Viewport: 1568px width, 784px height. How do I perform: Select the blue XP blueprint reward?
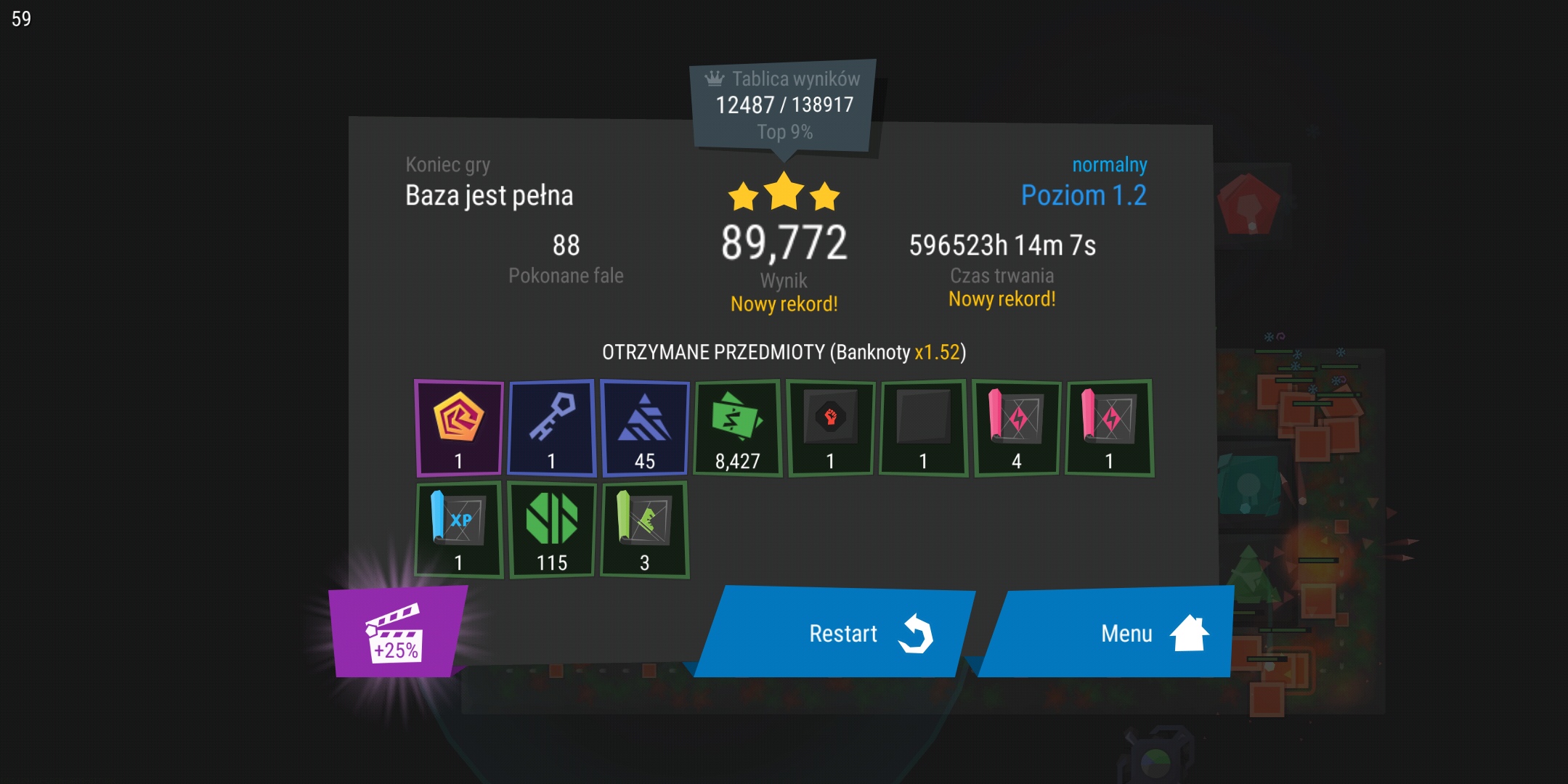click(459, 529)
